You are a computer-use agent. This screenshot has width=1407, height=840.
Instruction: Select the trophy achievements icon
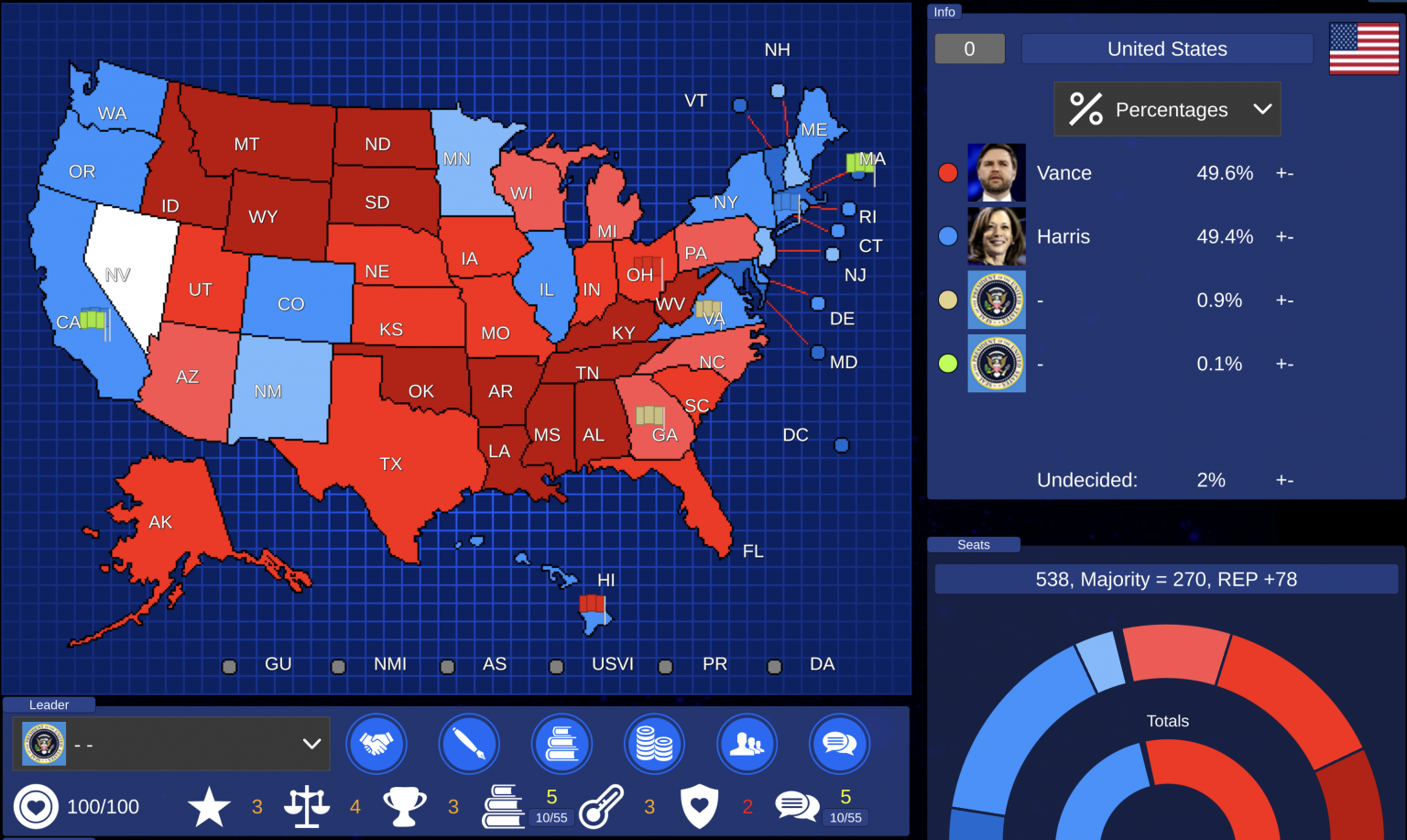406,805
